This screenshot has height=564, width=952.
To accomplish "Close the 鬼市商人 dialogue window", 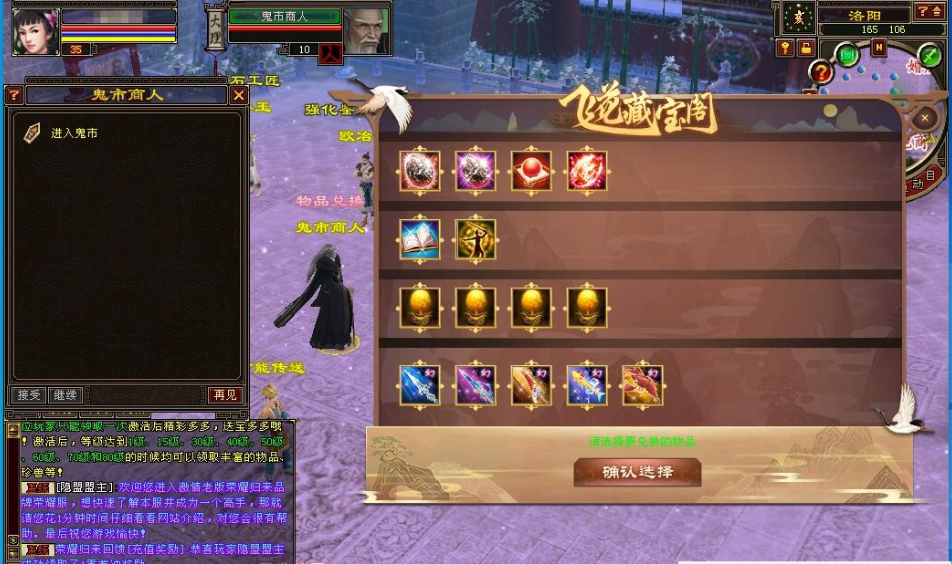I will pos(238,95).
